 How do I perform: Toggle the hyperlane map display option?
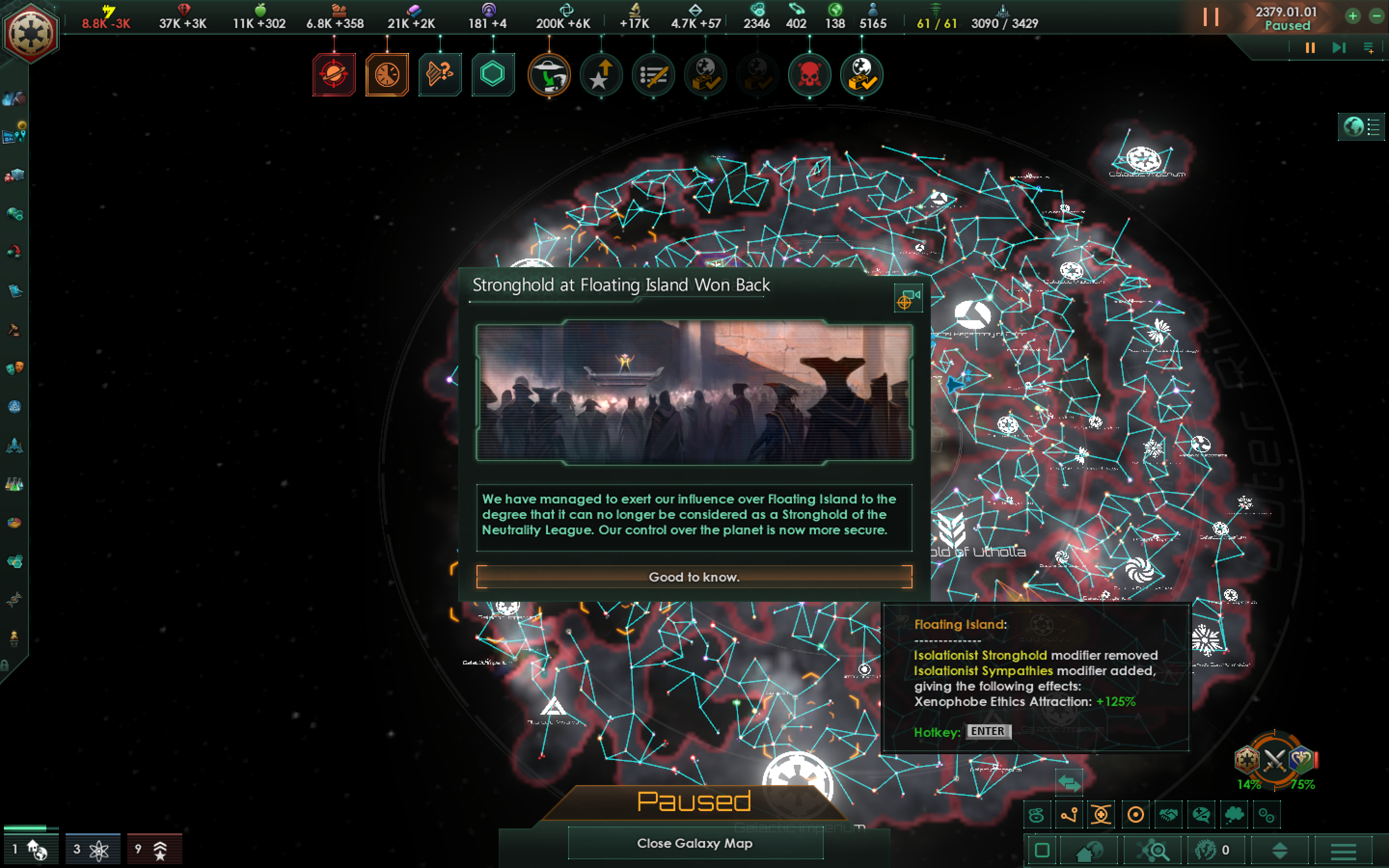1069,814
